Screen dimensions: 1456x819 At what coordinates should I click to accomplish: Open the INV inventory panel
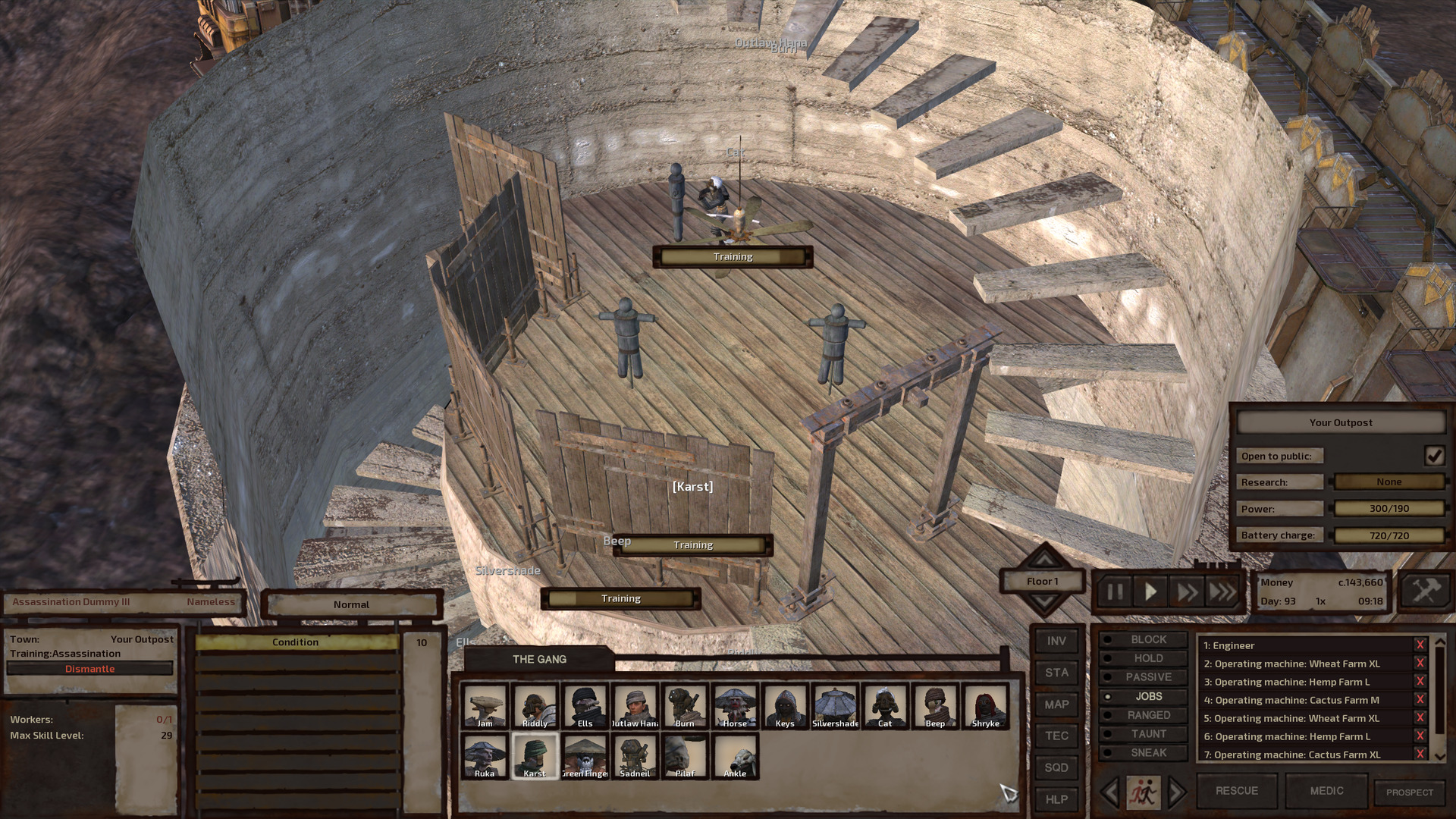click(x=1056, y=641)
